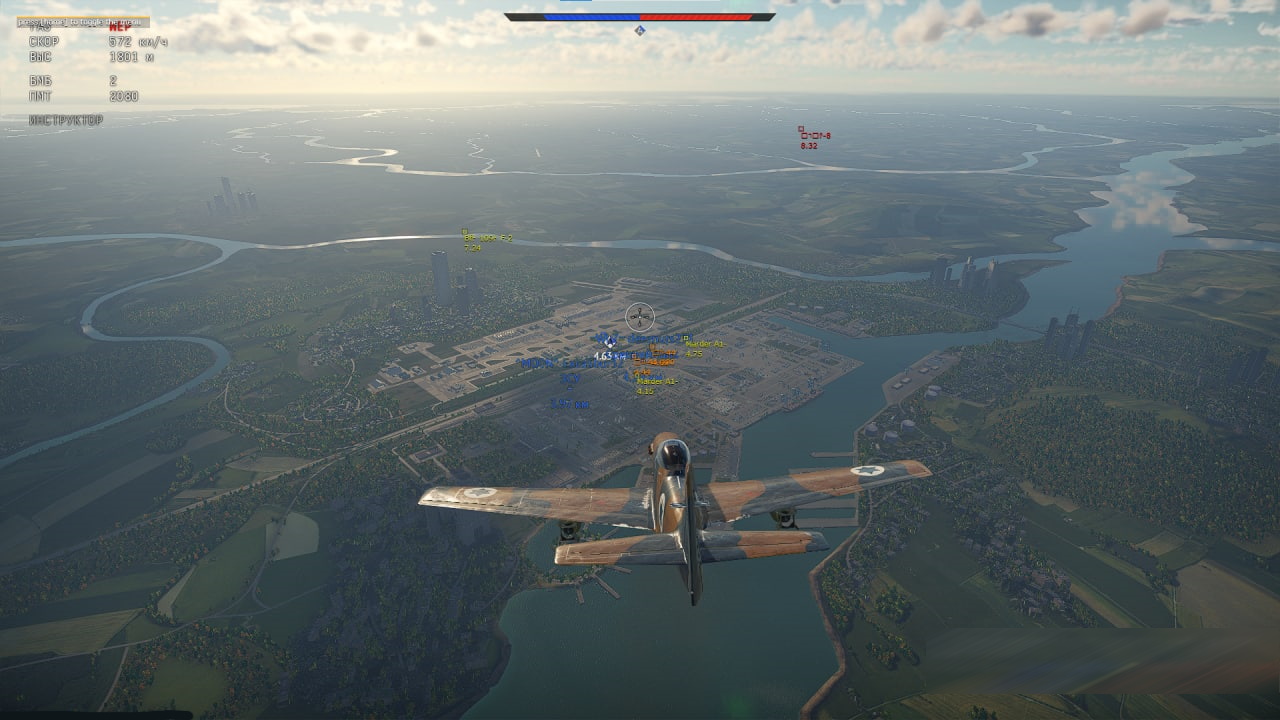Expand the press-home menu notification banner

click(x=80, y=21)
